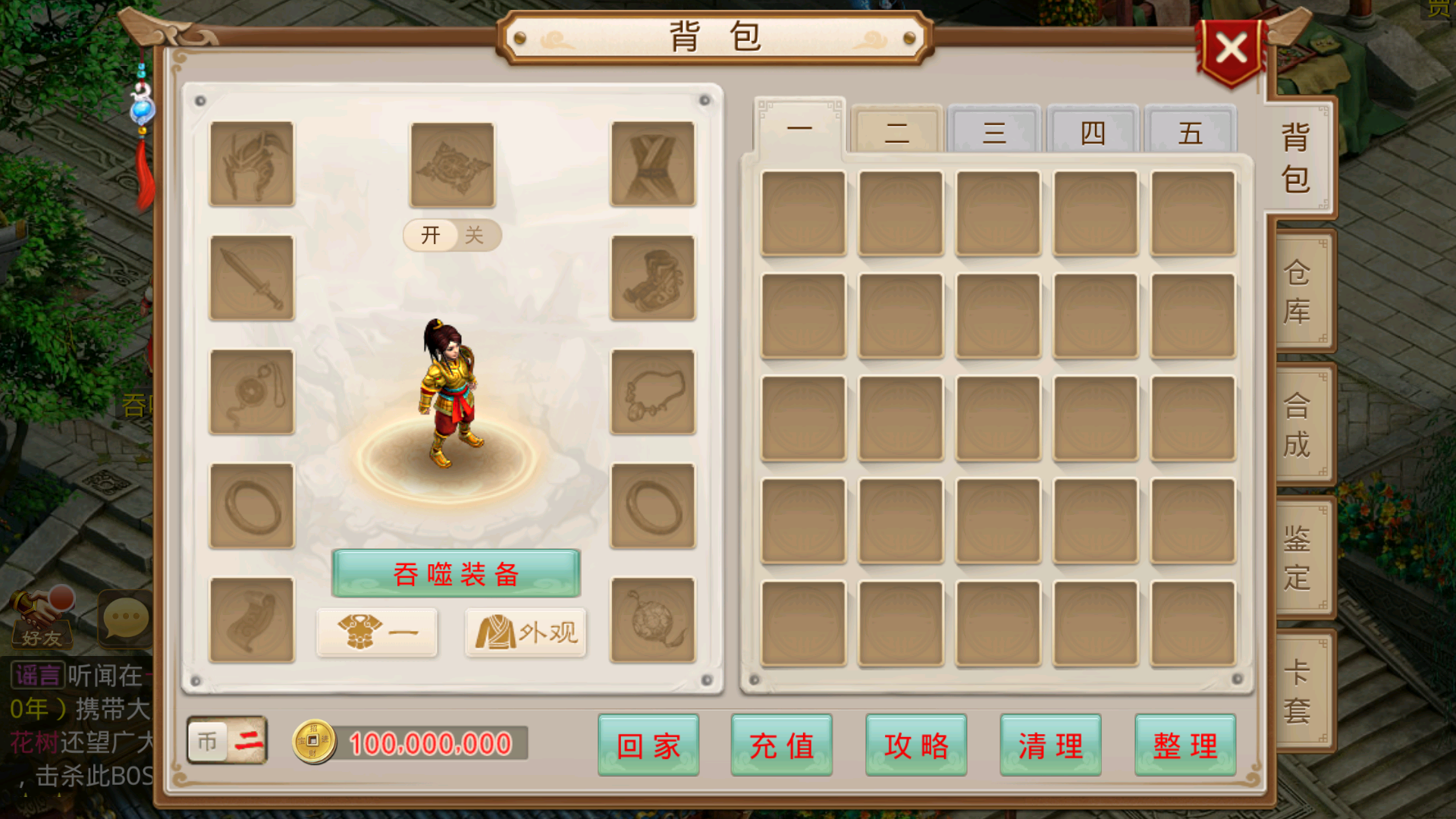Click the 整理 sort button

(1185, 745)
